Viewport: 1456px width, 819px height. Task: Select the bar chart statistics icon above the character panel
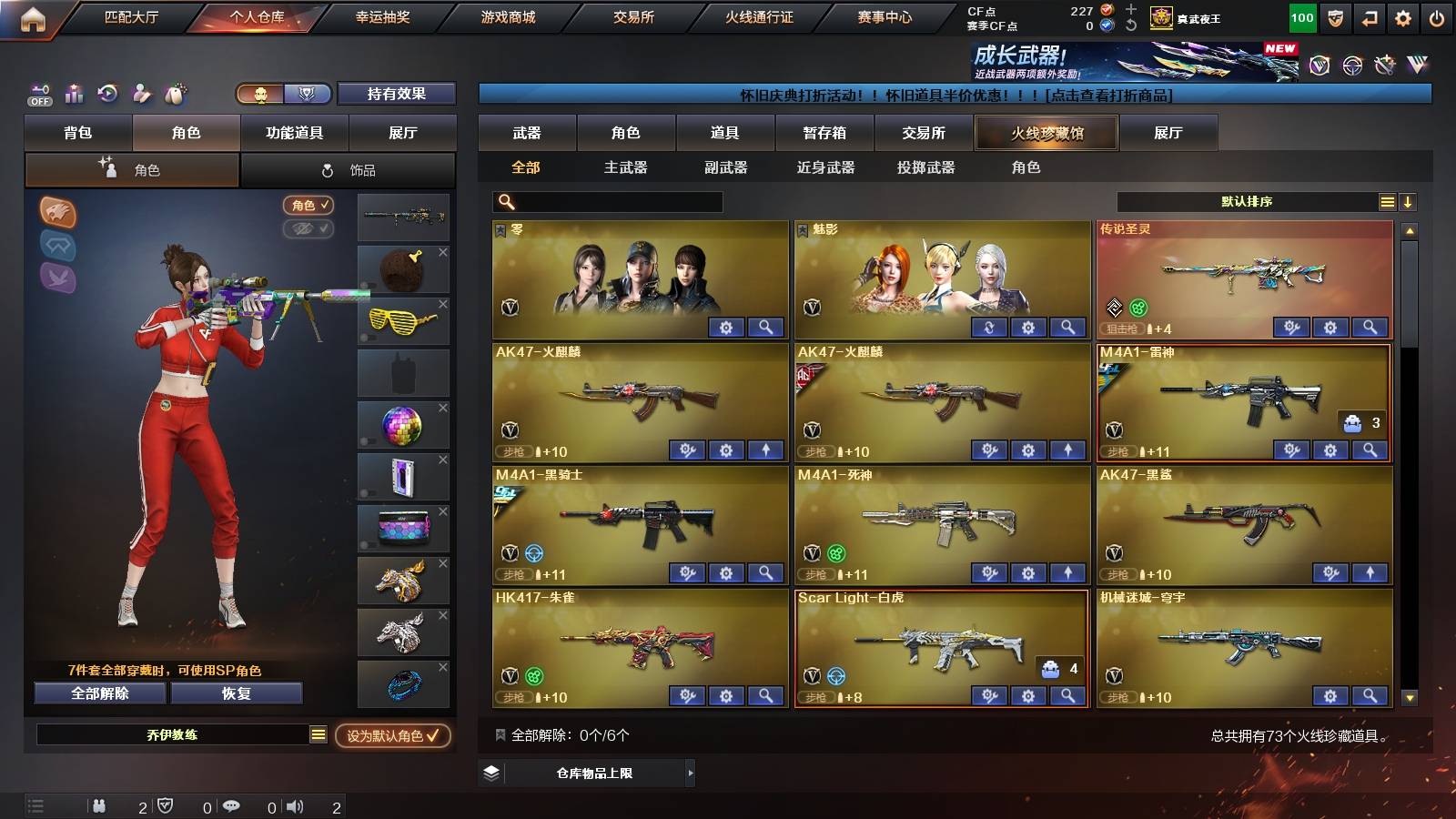click(74, 94)
